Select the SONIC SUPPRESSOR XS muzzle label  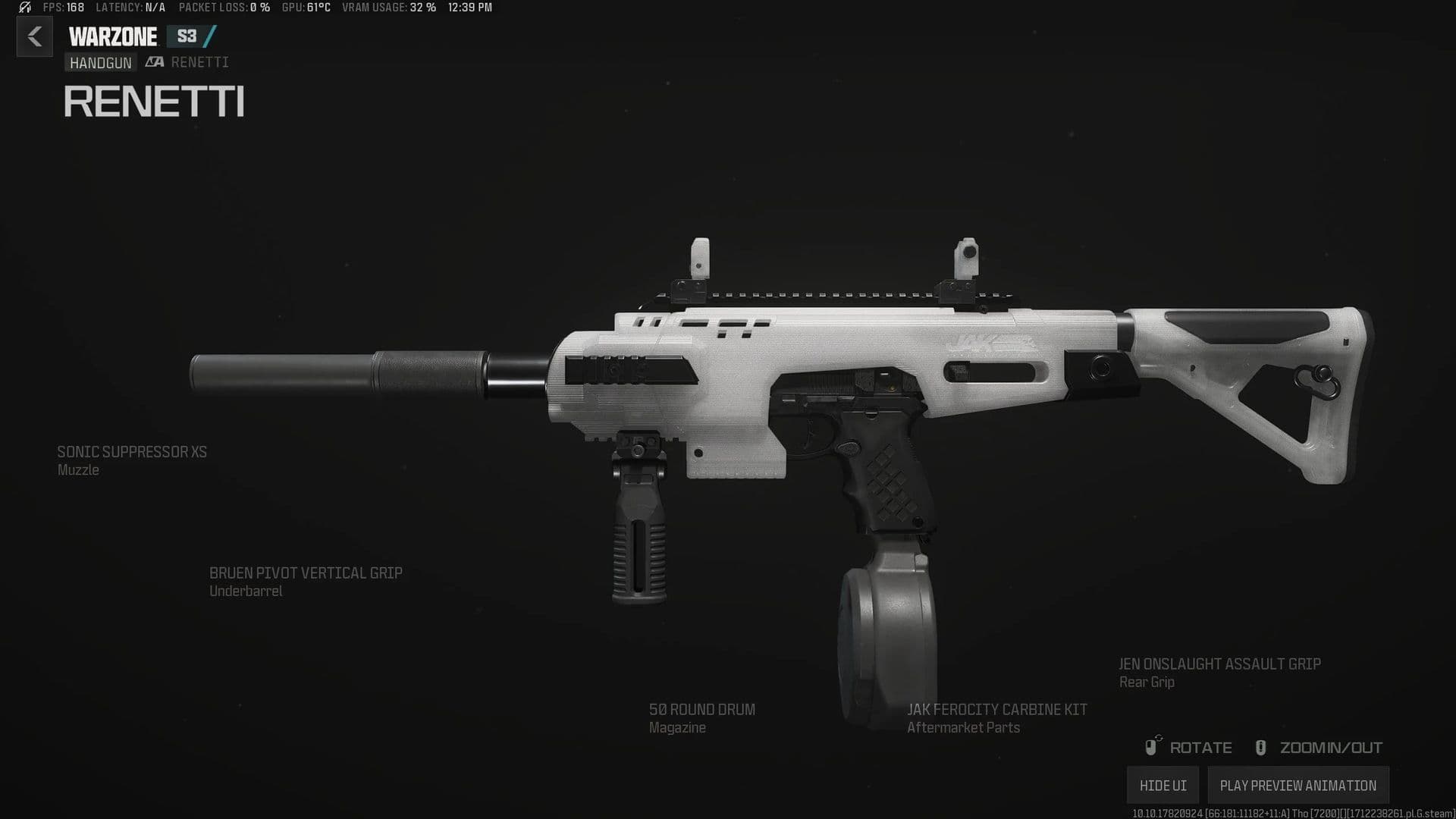coord(131,452)
